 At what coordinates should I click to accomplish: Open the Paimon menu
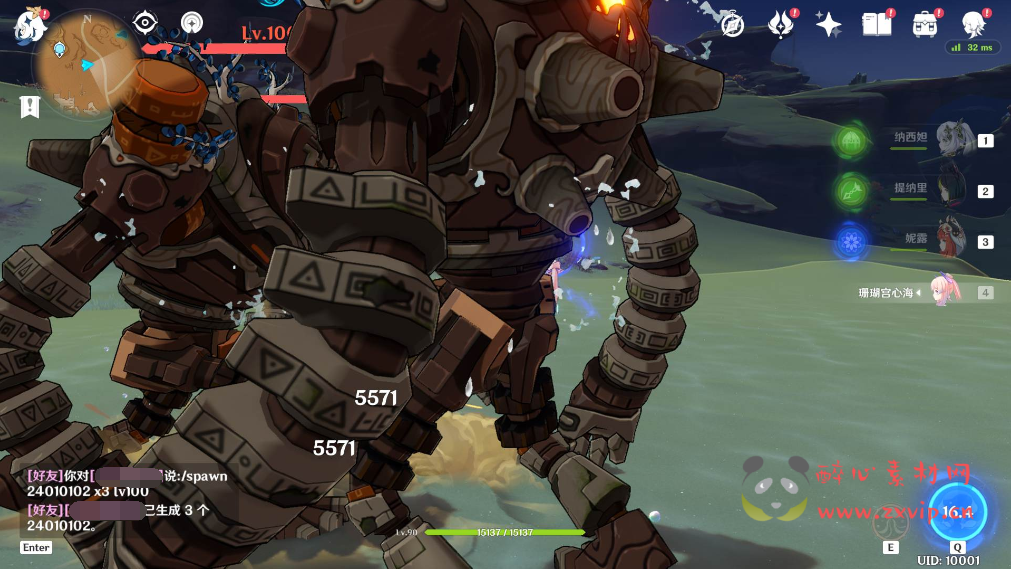30,25
